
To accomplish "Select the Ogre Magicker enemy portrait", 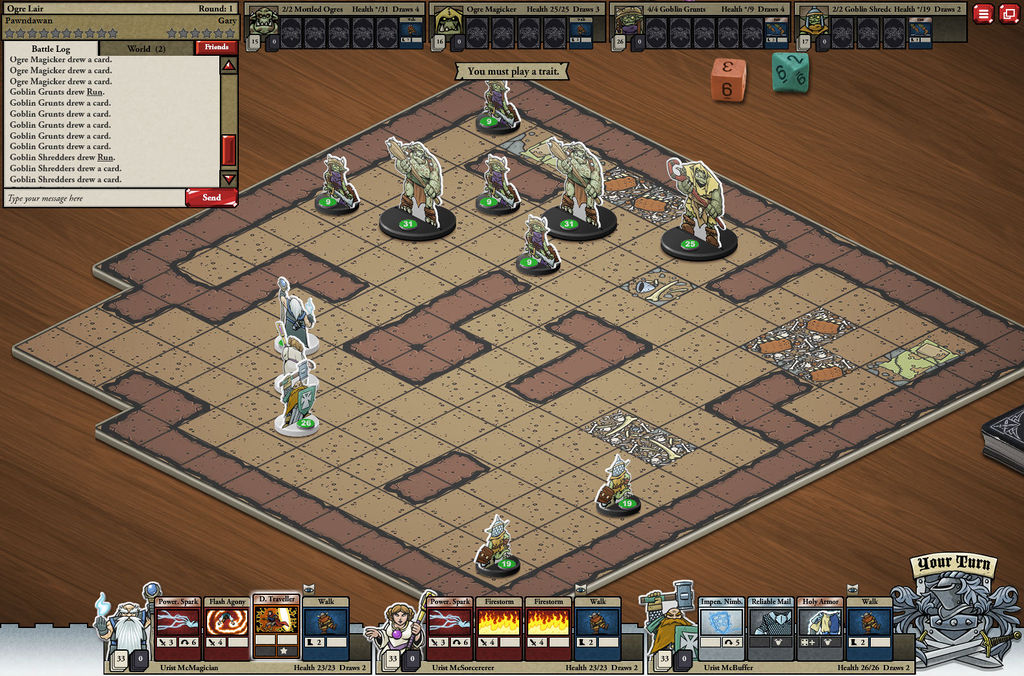I will coord(447,24).
